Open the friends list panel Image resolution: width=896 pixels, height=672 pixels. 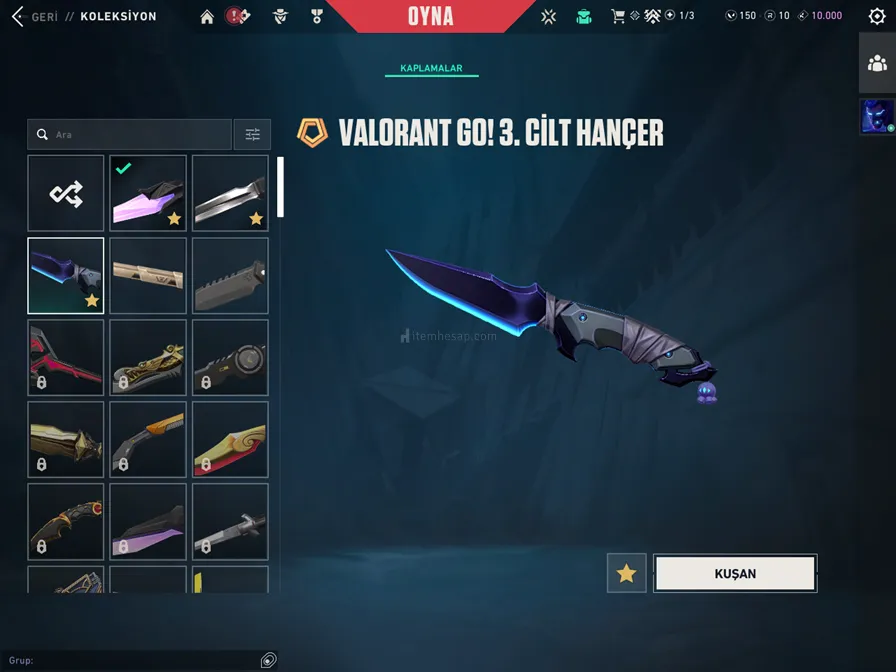pyautogui.click(x=877, y=64)
